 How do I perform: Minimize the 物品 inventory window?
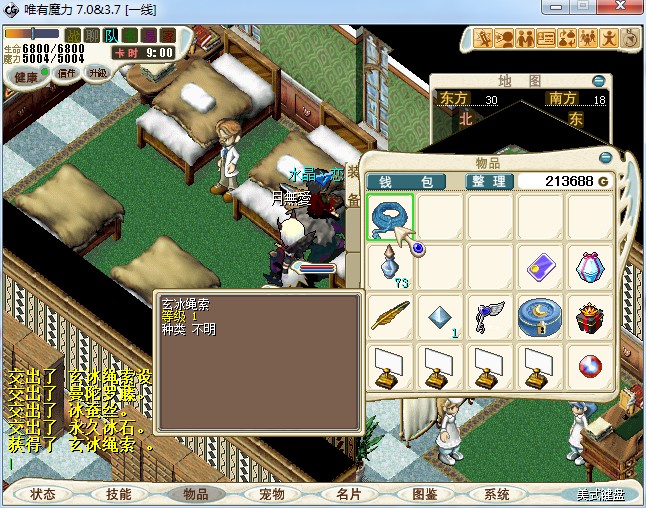605,158
